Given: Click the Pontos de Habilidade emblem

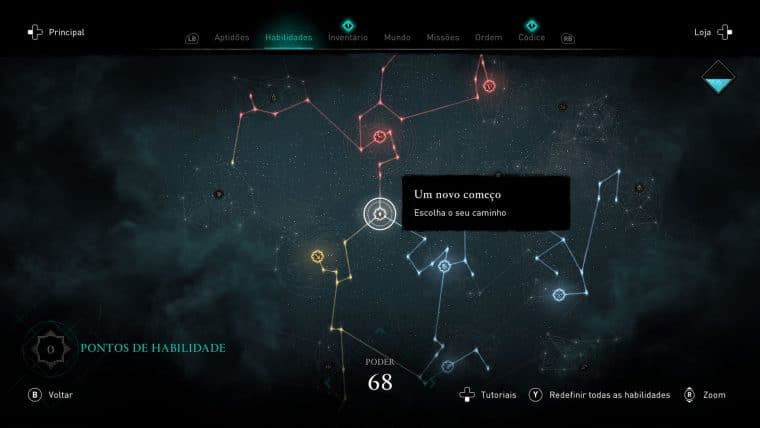Looking at the screenshot, I should 47,347.
